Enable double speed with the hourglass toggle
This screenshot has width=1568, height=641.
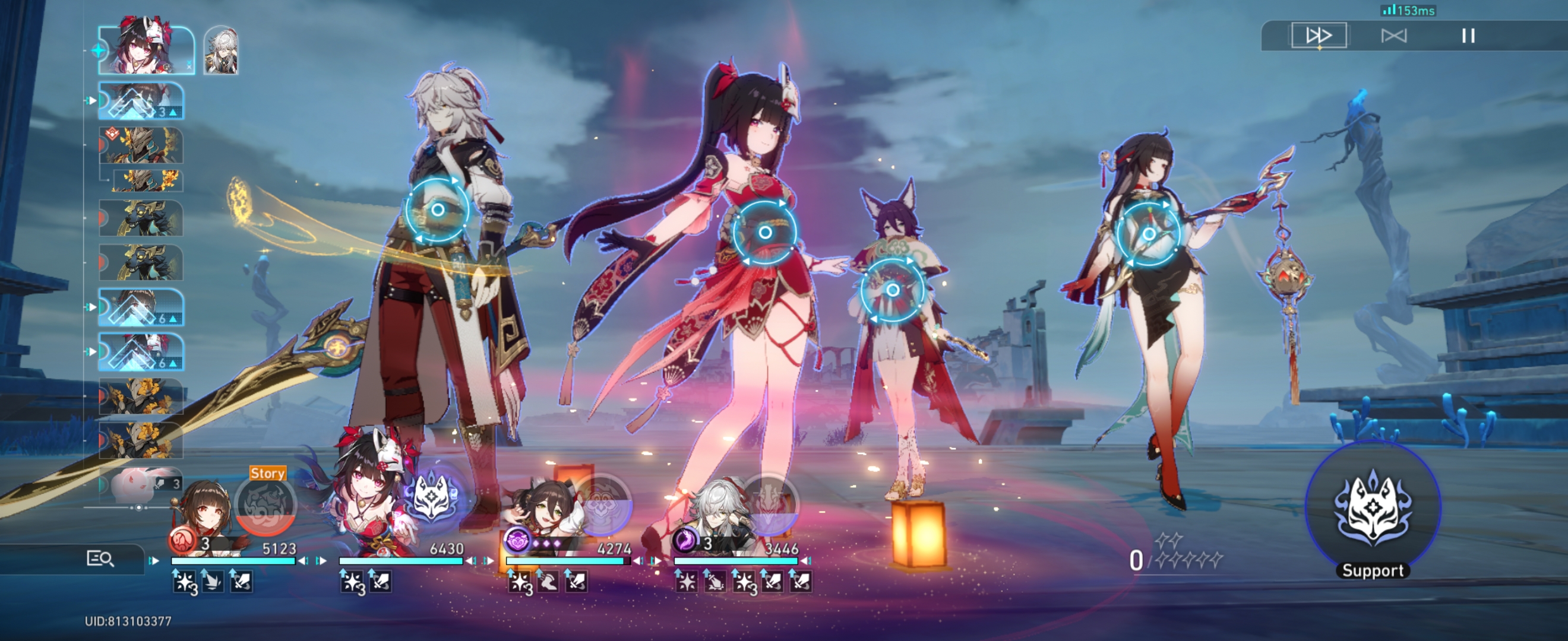click(x=1395, y=35)
